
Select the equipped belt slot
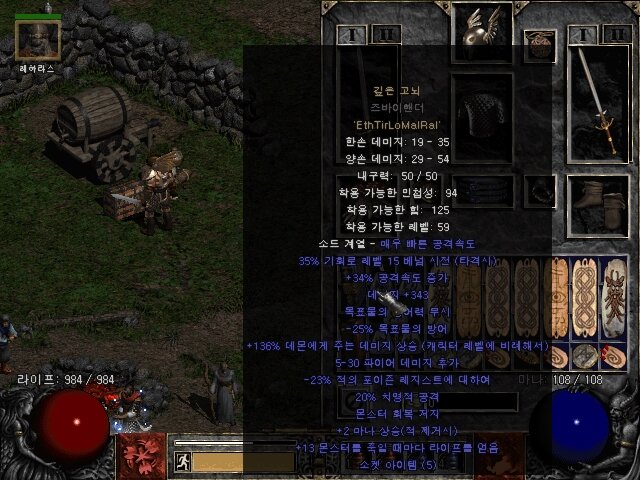coord(483,190)
